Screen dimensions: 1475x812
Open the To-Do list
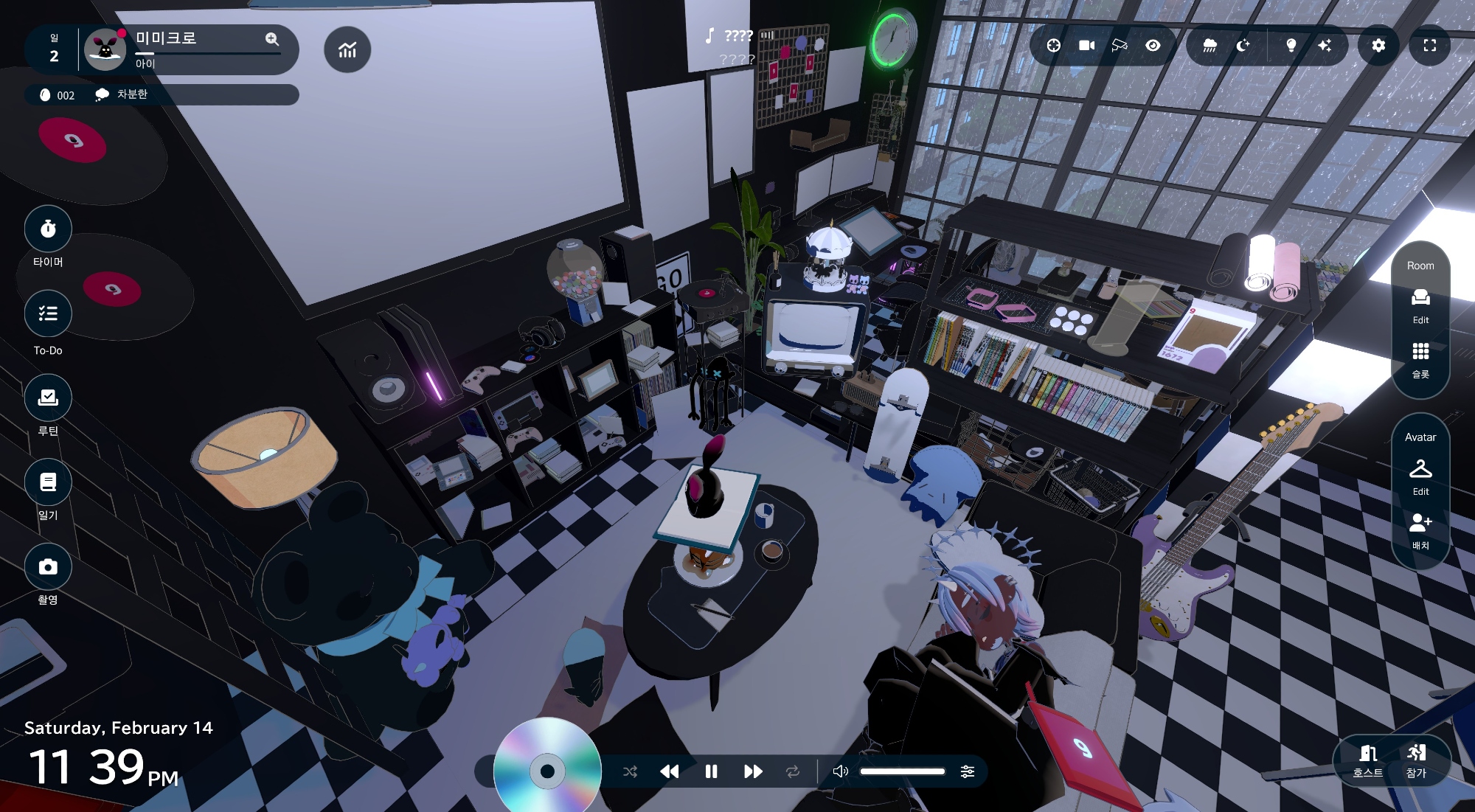point(48,313)
